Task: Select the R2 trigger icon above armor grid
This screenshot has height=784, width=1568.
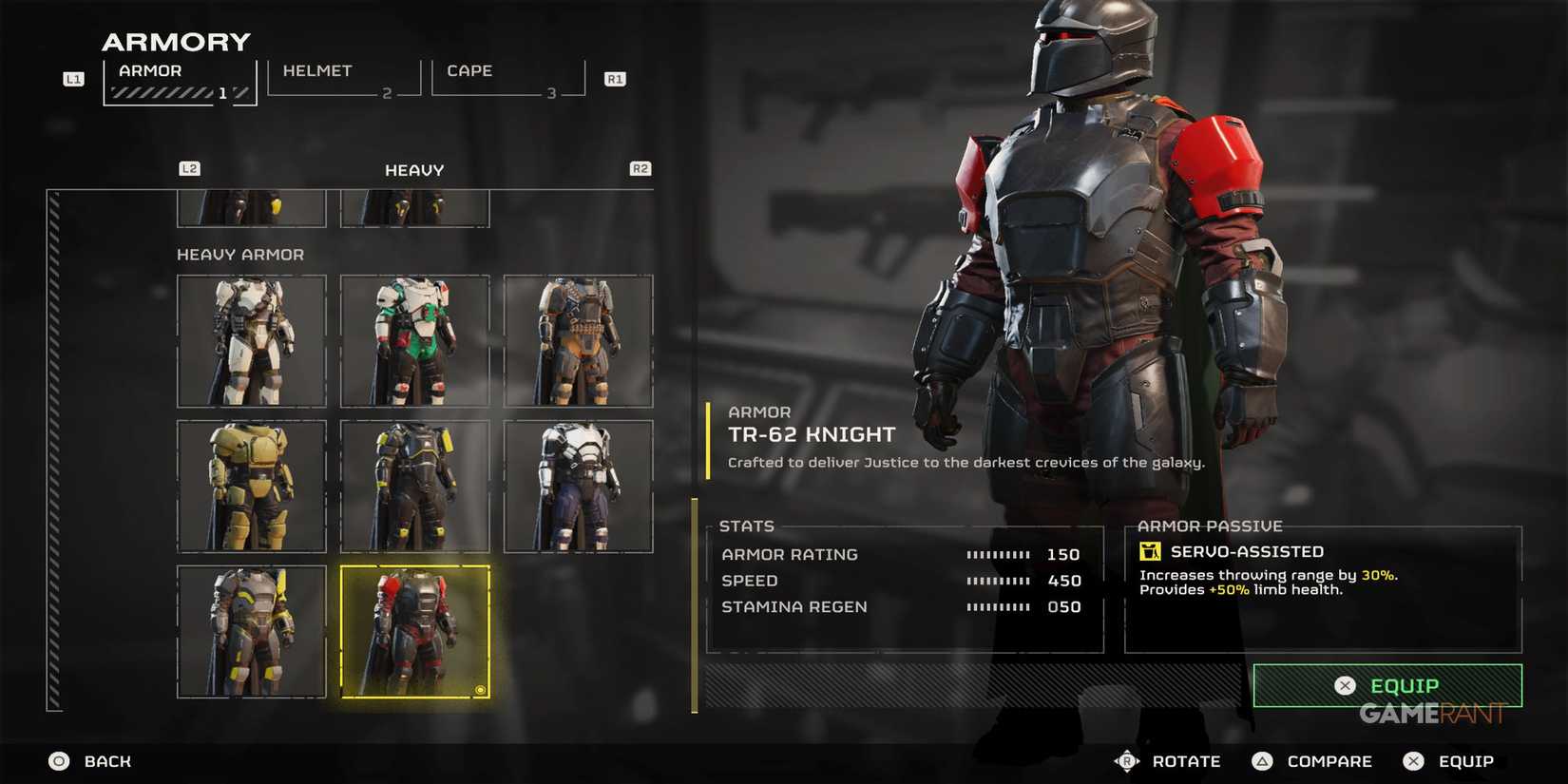Action: [x=640, y=168]
